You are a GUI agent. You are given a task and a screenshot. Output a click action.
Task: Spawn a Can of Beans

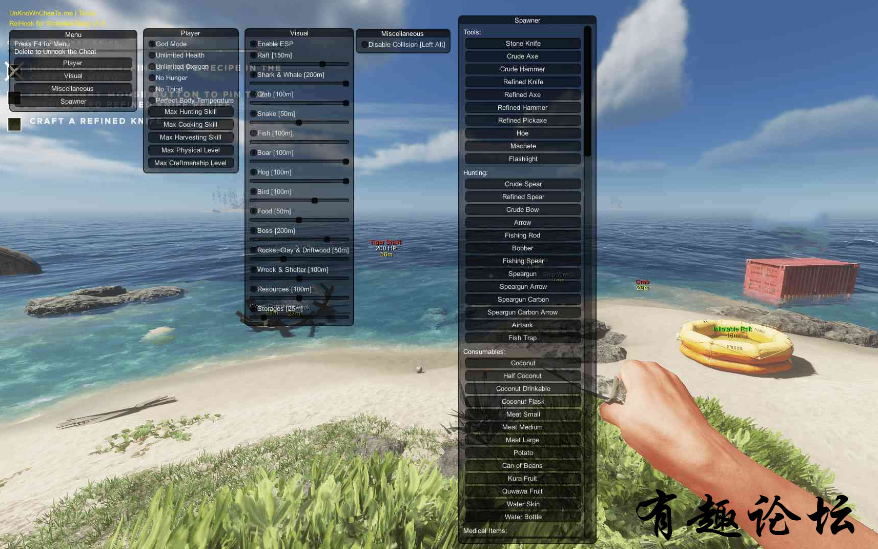[522, 466]
